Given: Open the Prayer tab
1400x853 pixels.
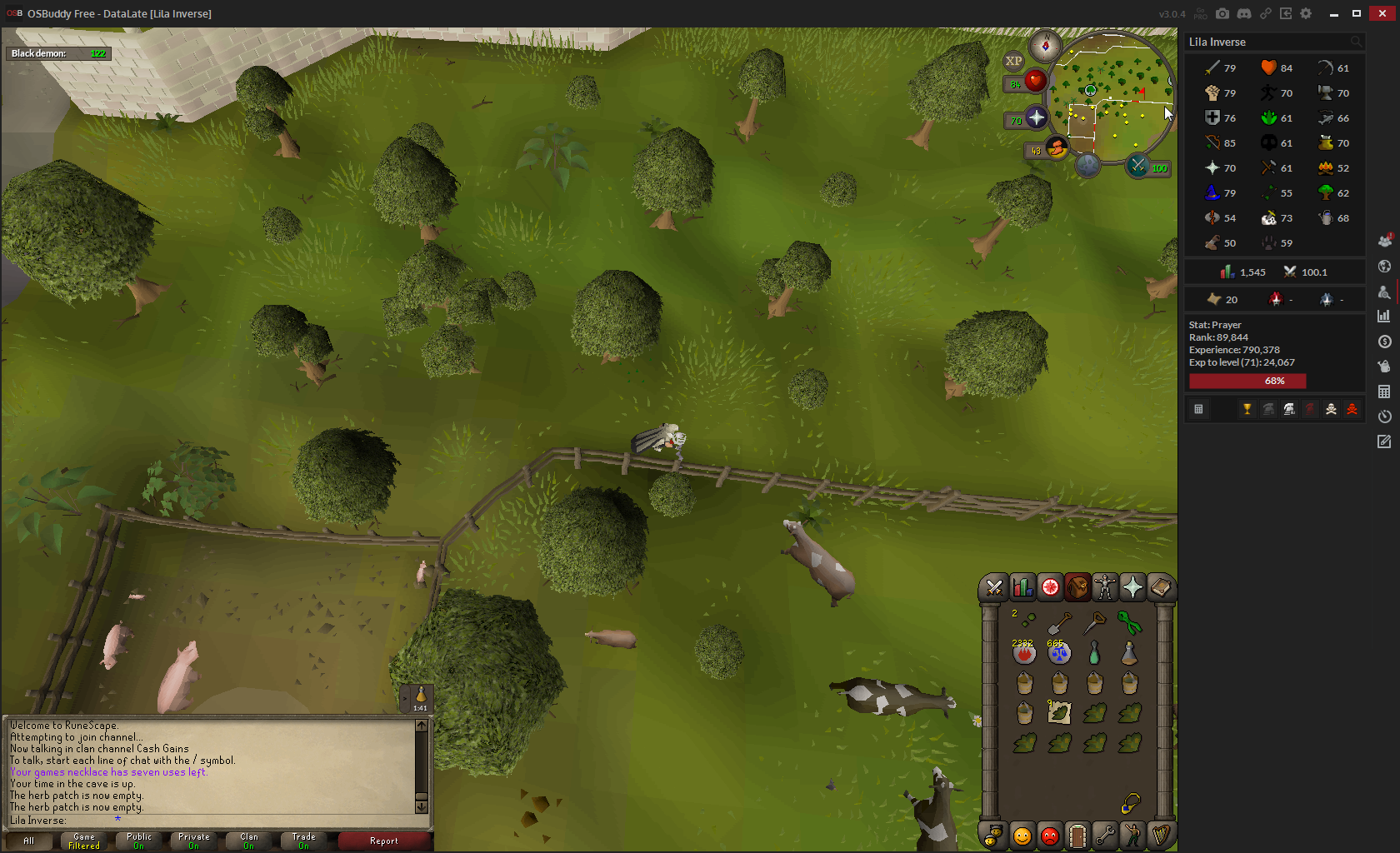Looking at the screenshot, I should (x=1132, y=588).
